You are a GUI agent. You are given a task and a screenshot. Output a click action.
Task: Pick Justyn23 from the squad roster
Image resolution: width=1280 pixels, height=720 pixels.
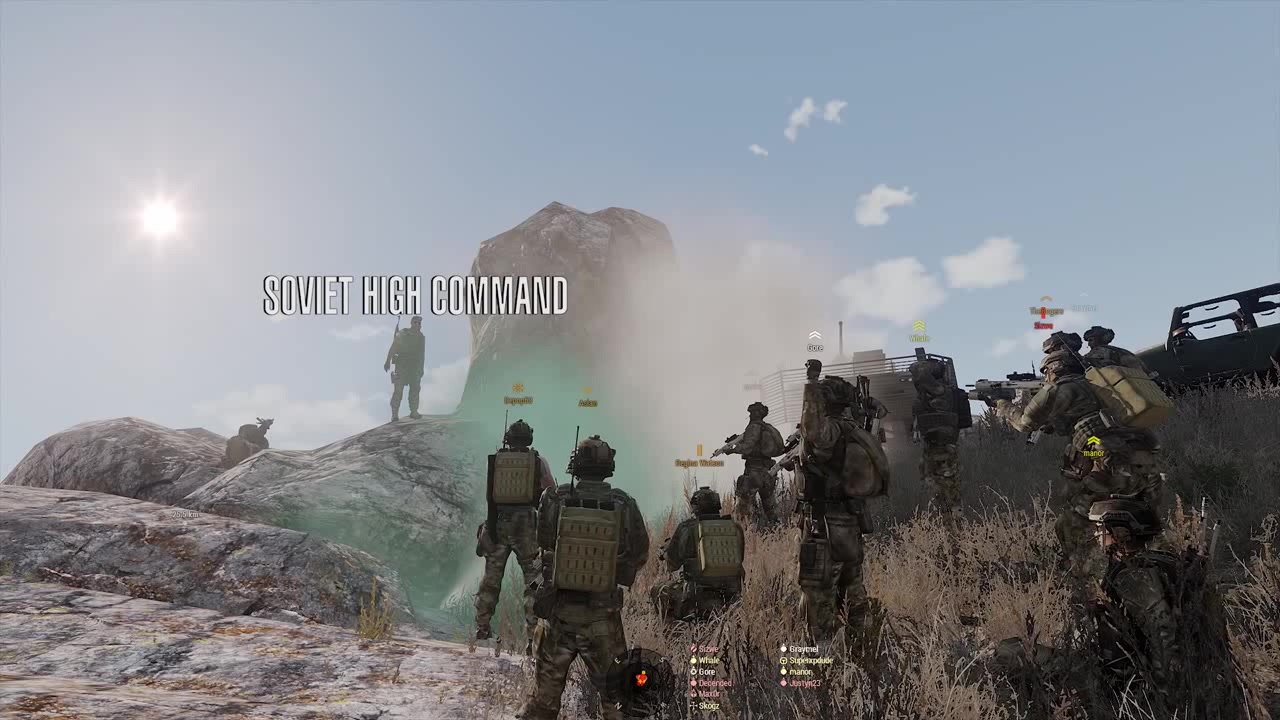coord(803,683)
